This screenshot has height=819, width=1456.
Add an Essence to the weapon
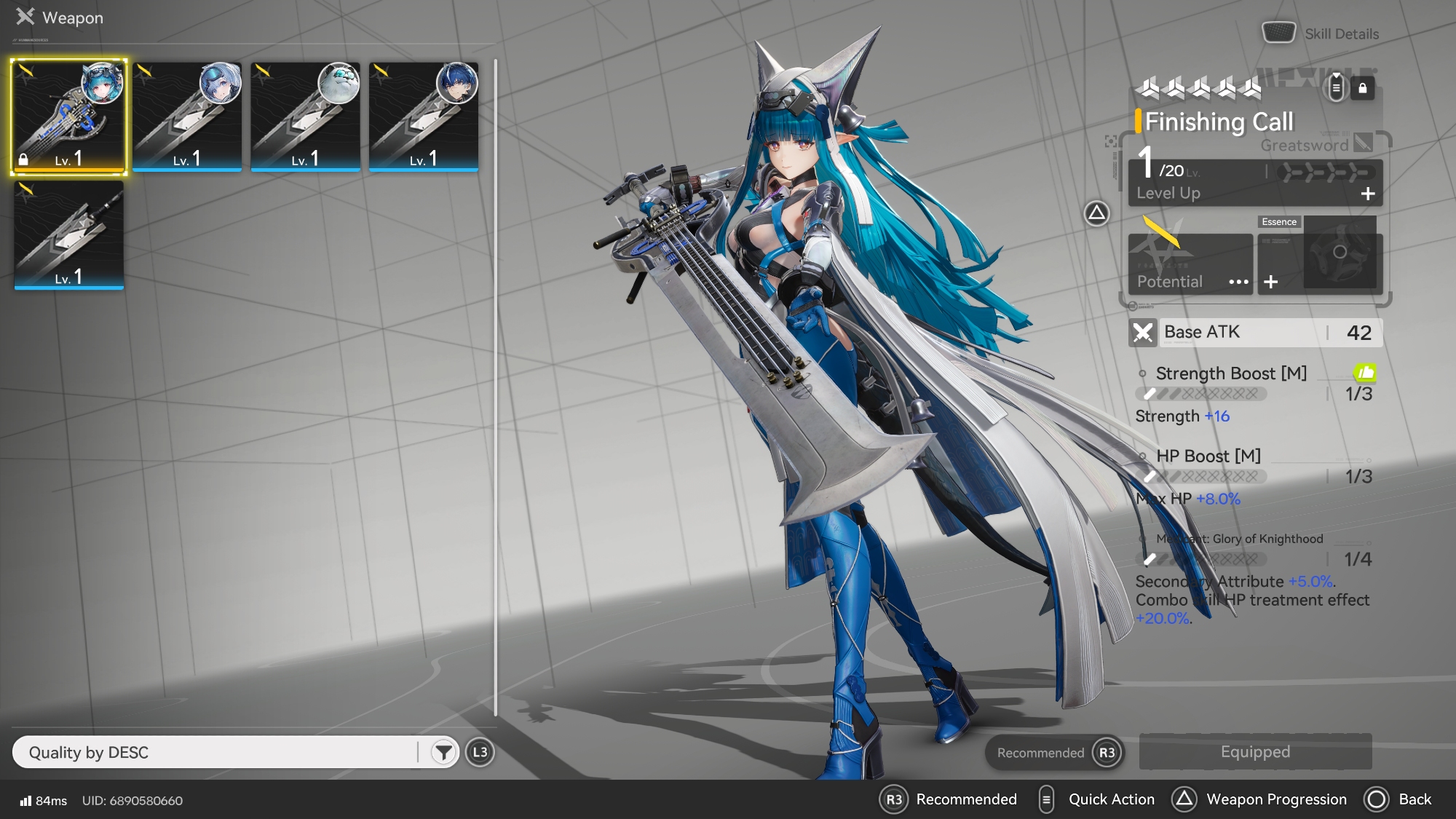[1271, 282]
